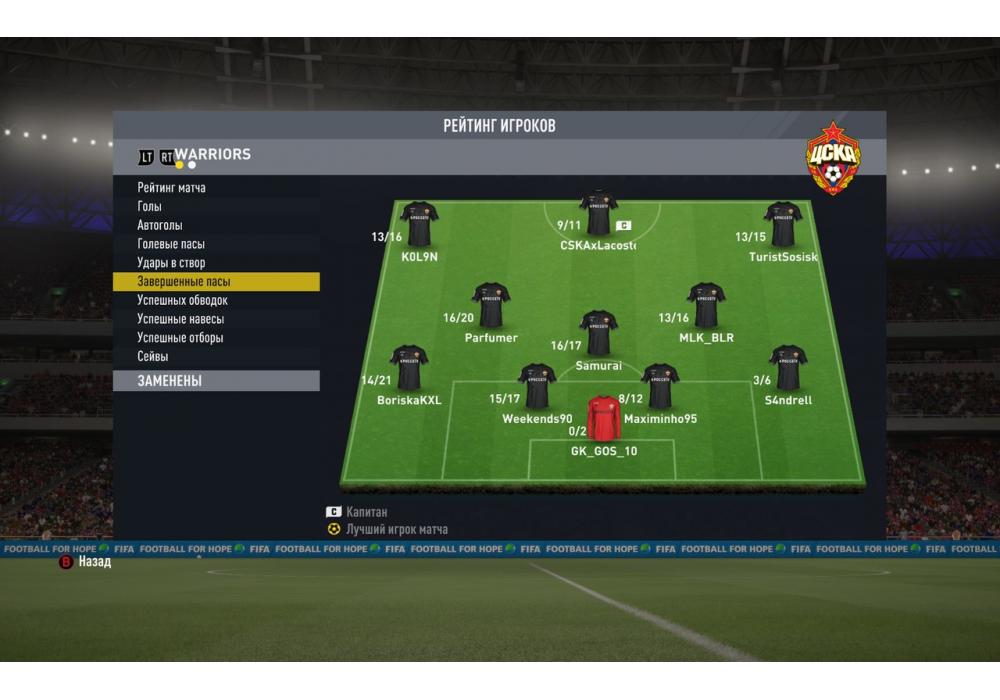Select midfielder Samurai on the pitch
The width and height of the screenshot is (1000, 700).
[598, 333]
